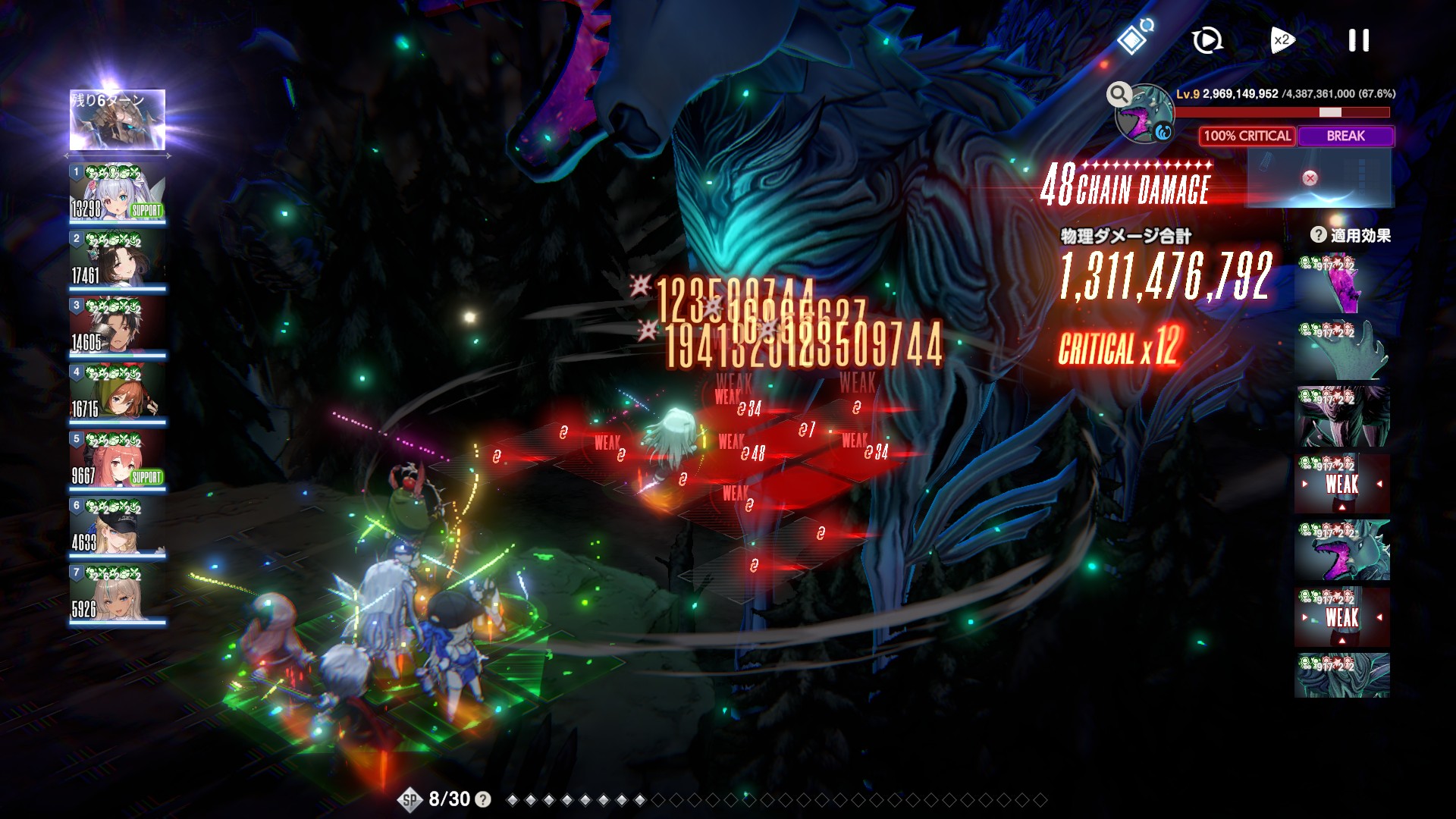Image resolution: width=1456 pixels, height=819 pixels.
Task: Show the SP gauge help tooltip
Action: point(482,799)
